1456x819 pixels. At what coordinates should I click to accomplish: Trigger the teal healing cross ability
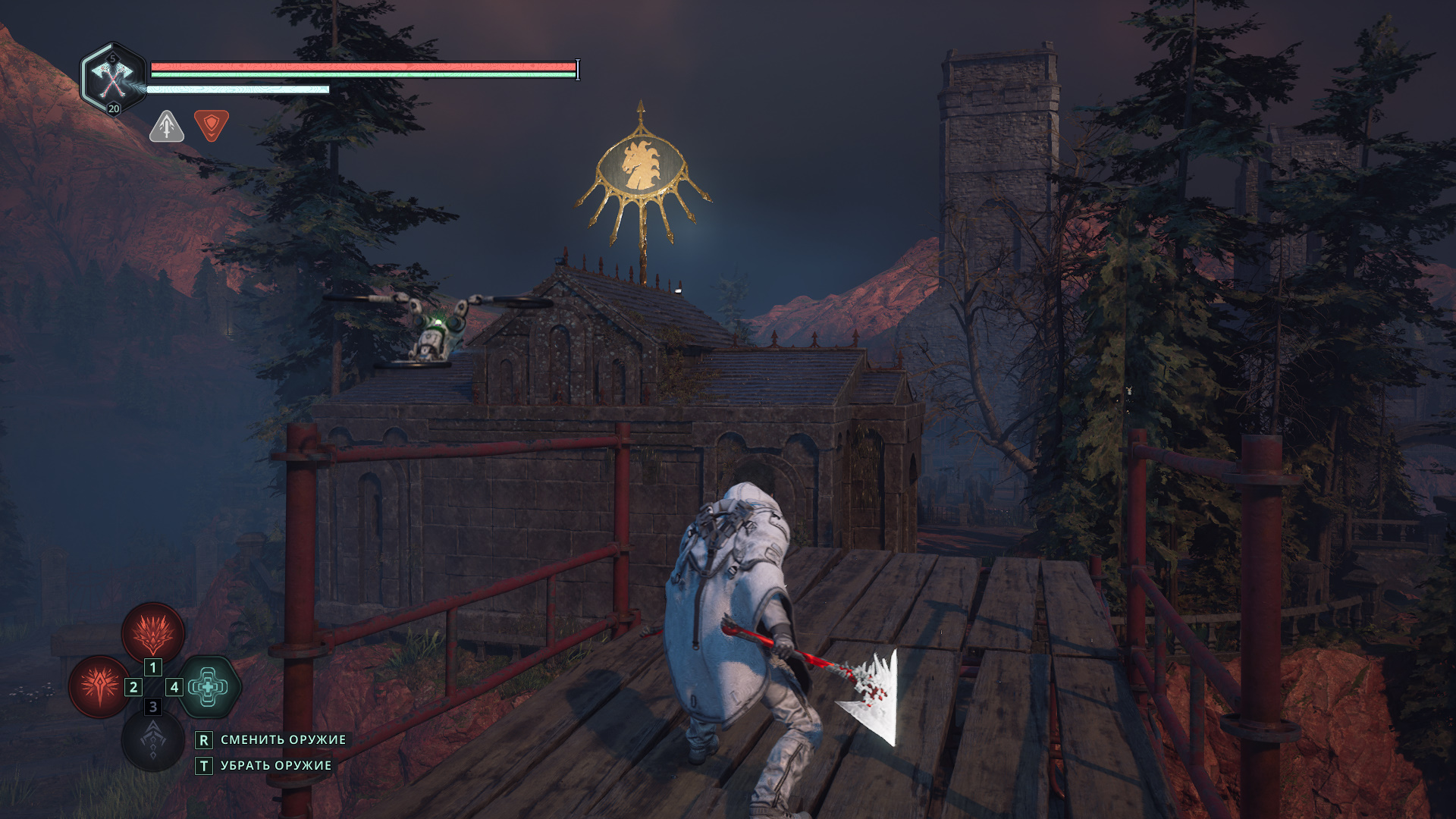click(208, 687)
